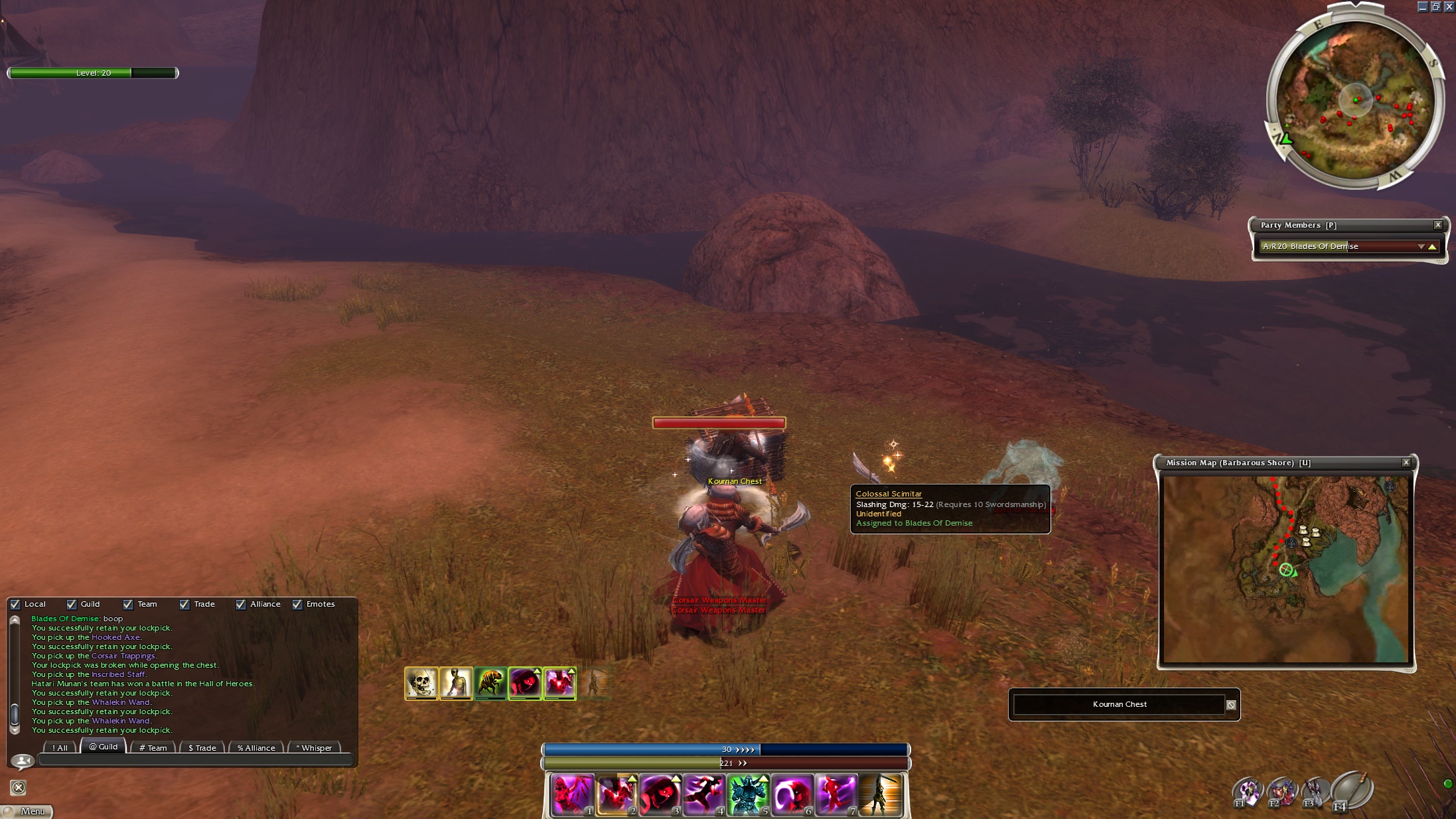Use the green armored figure skill in slot 5
This screenshot has width=1456, height=819.
coord(748,794)
